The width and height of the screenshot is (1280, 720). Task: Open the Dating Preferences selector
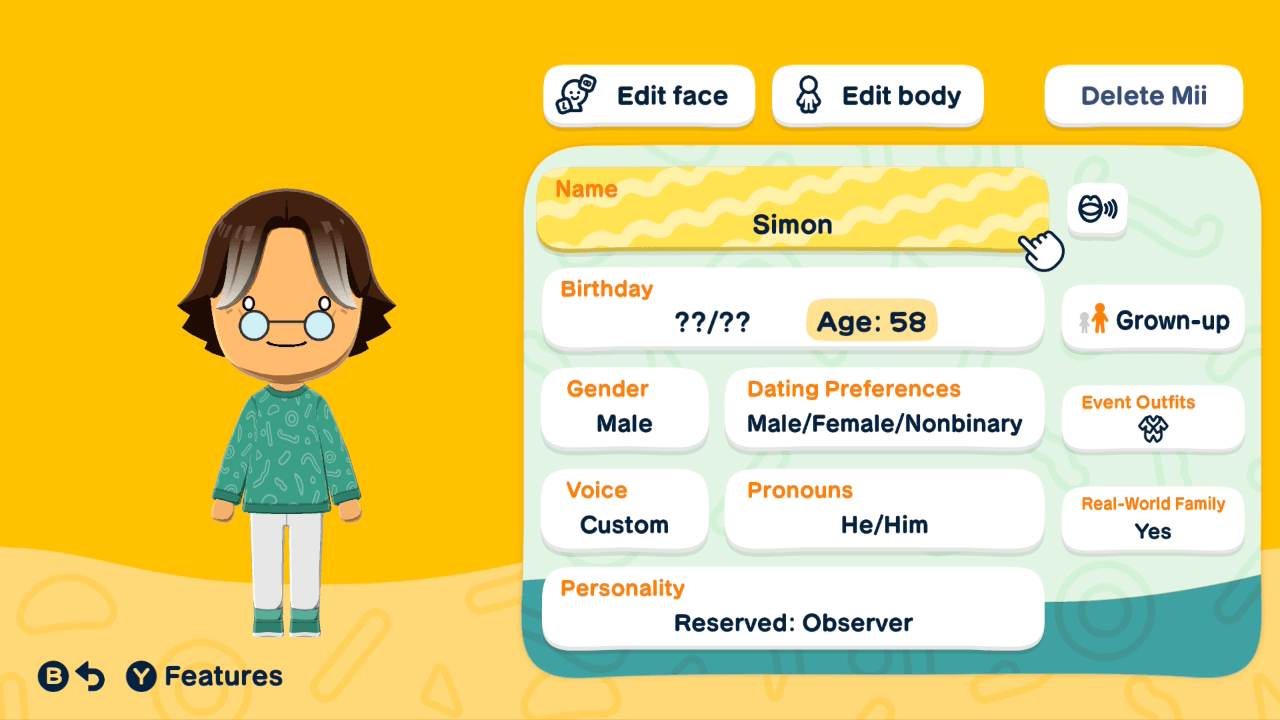pyautogui.click(x=884, y=410)
